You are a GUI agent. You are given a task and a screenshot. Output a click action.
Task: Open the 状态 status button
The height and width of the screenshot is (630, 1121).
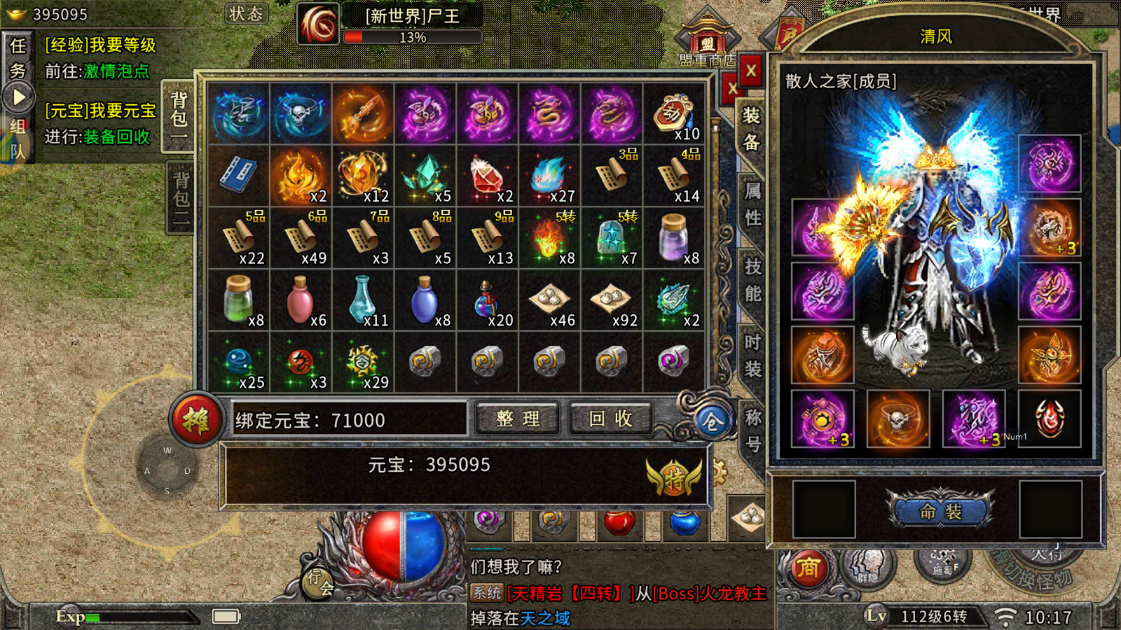pyautogui.click(x=245, y=14)
